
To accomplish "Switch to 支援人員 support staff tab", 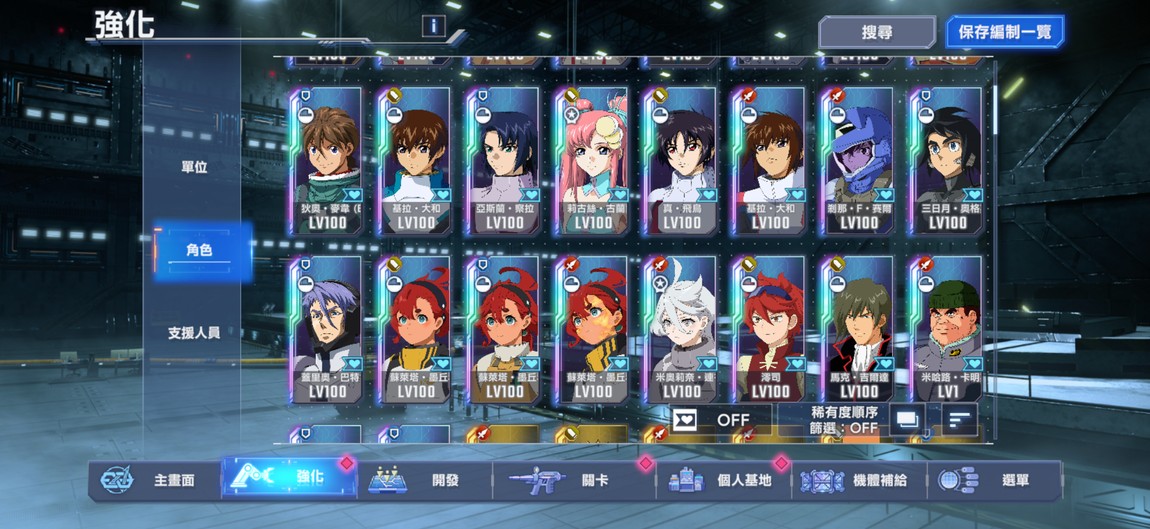I will [x=194, y=332].
